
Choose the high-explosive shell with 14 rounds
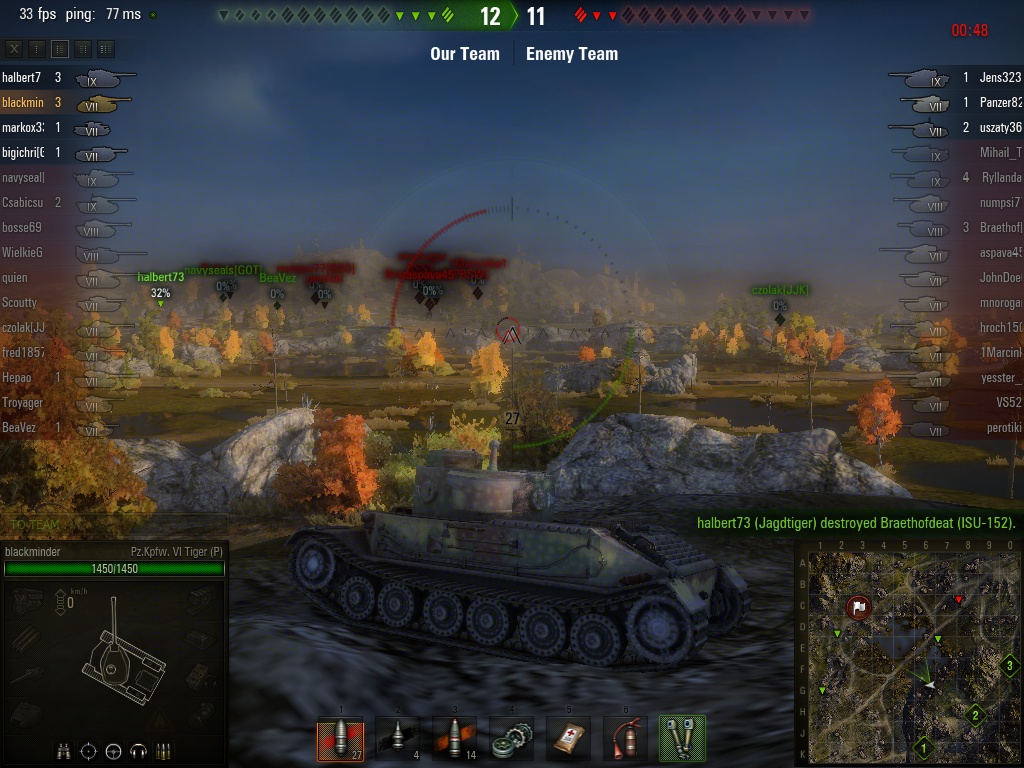[x=455, y=740]
